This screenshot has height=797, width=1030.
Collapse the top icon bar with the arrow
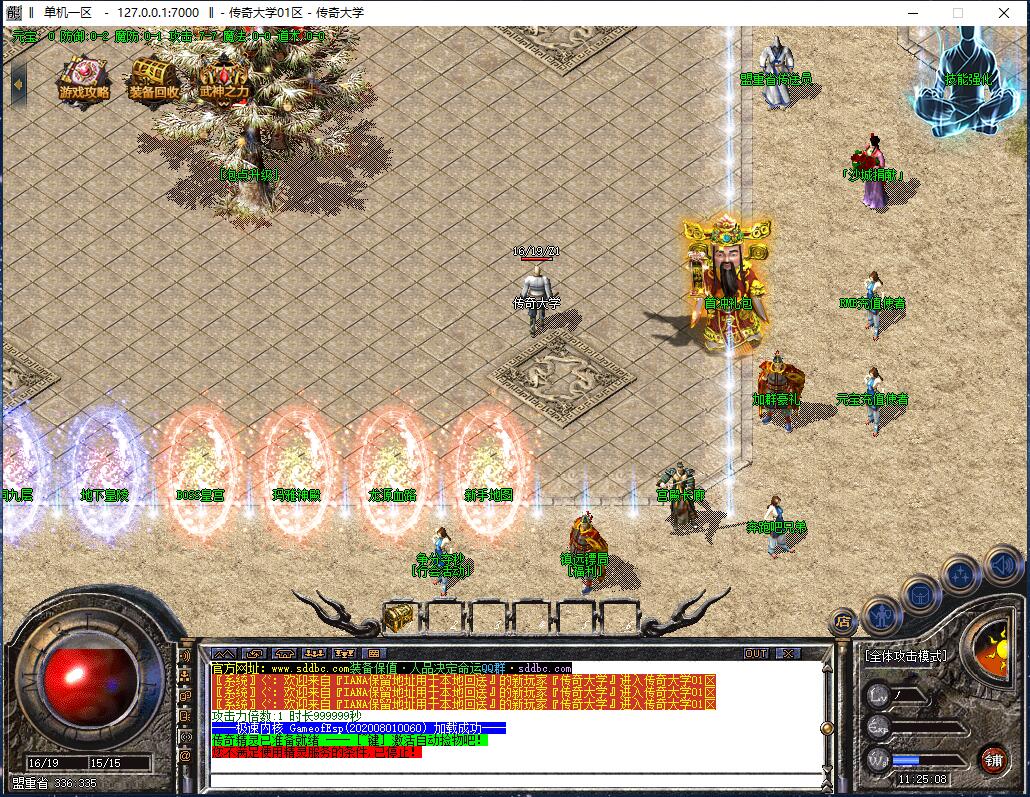(x=18, y=83)
